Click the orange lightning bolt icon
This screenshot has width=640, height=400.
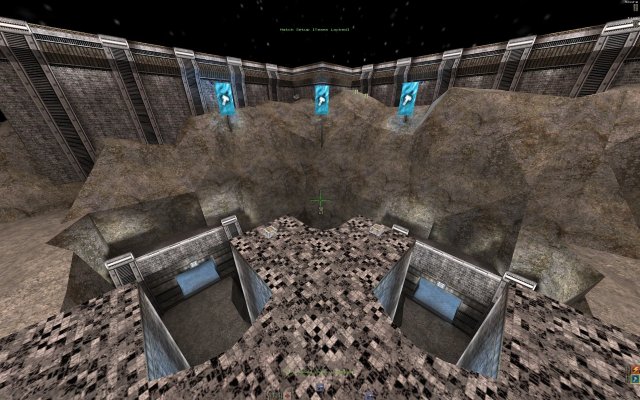pyautogui.click(x=634, y=369)
